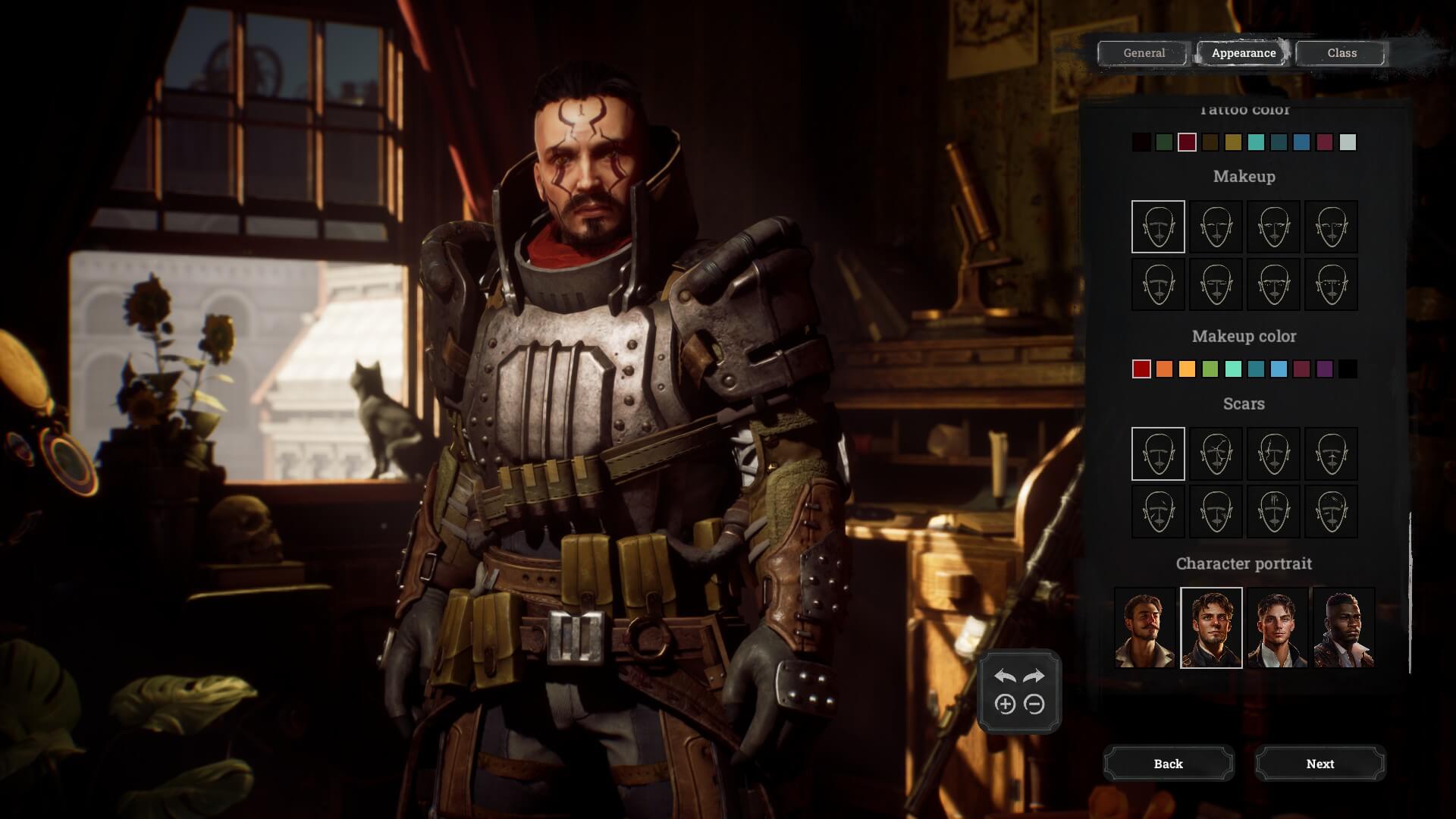Choose the white tattoo color swatch

click(1348, 143)
